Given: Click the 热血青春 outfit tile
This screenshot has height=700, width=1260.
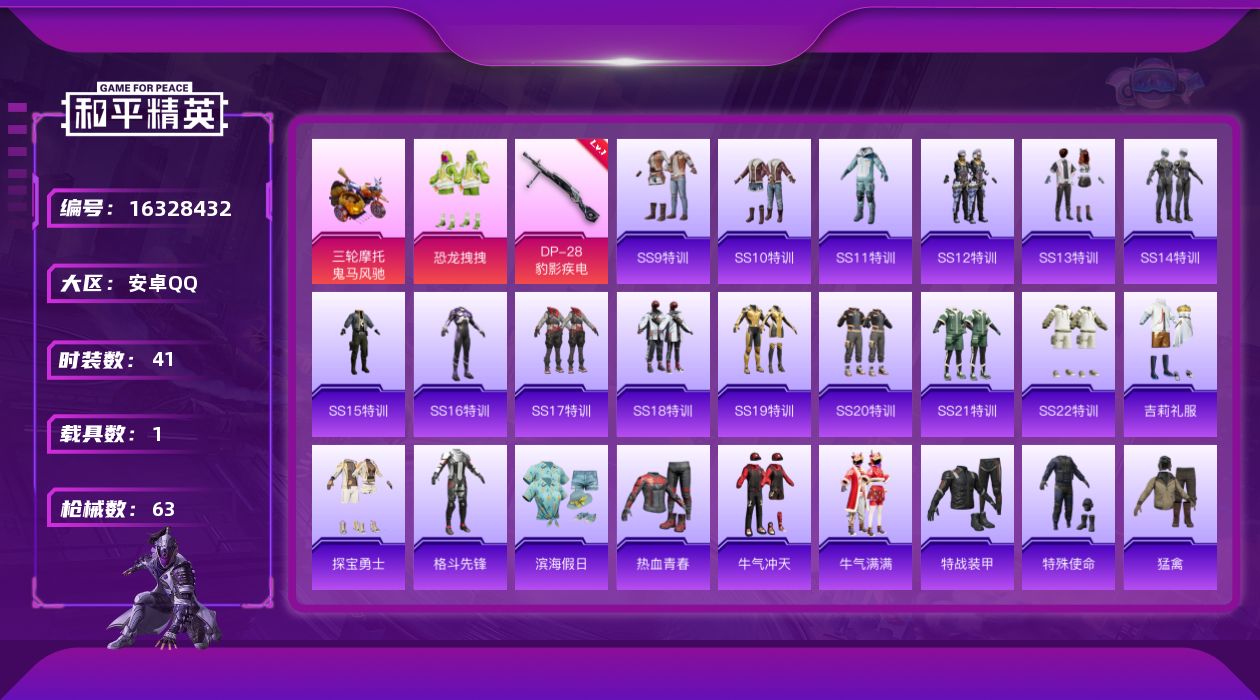Looking at the screenshot, I should tap(663, 517).
